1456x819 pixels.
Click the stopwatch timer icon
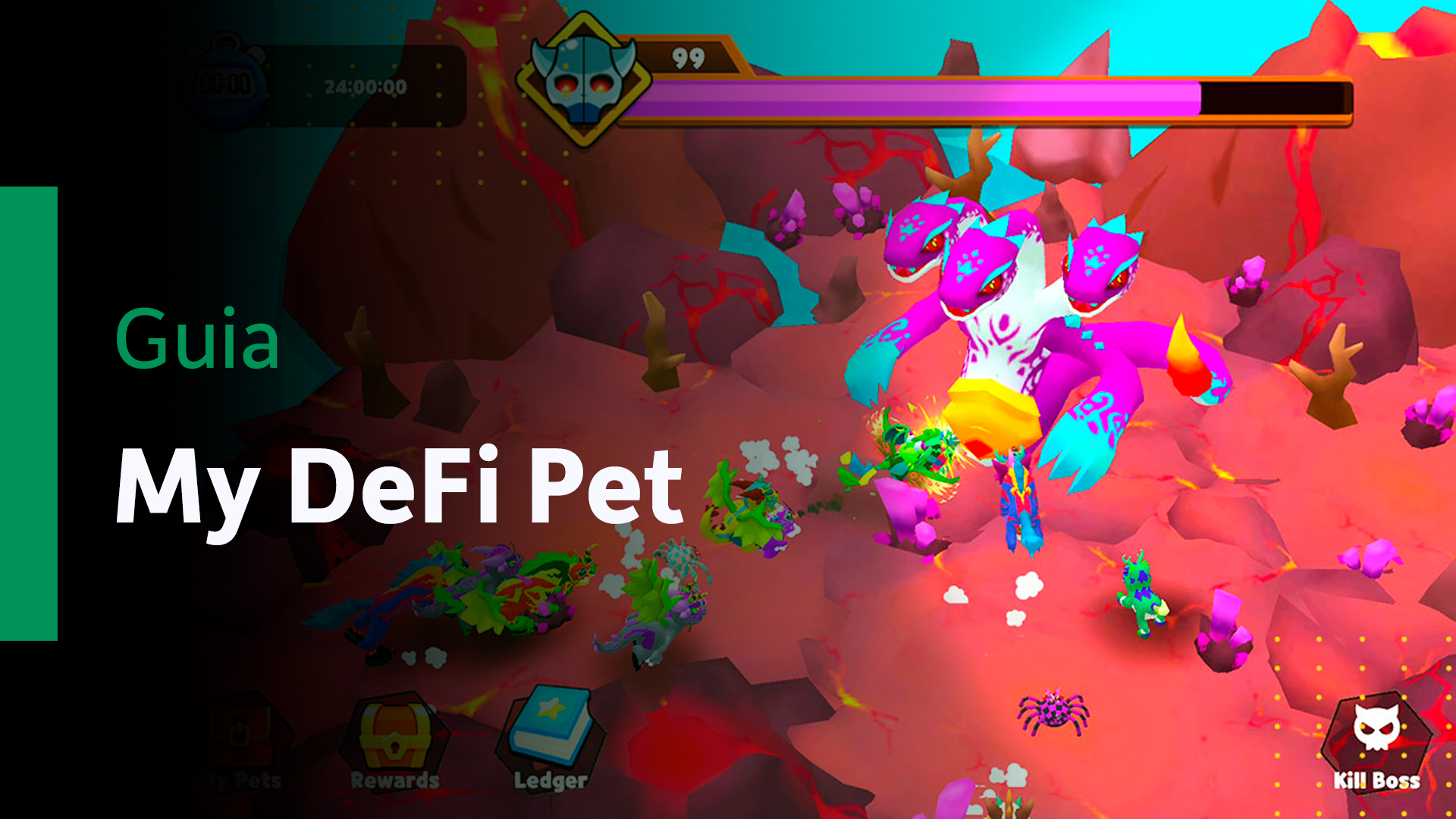coord(226,83)
